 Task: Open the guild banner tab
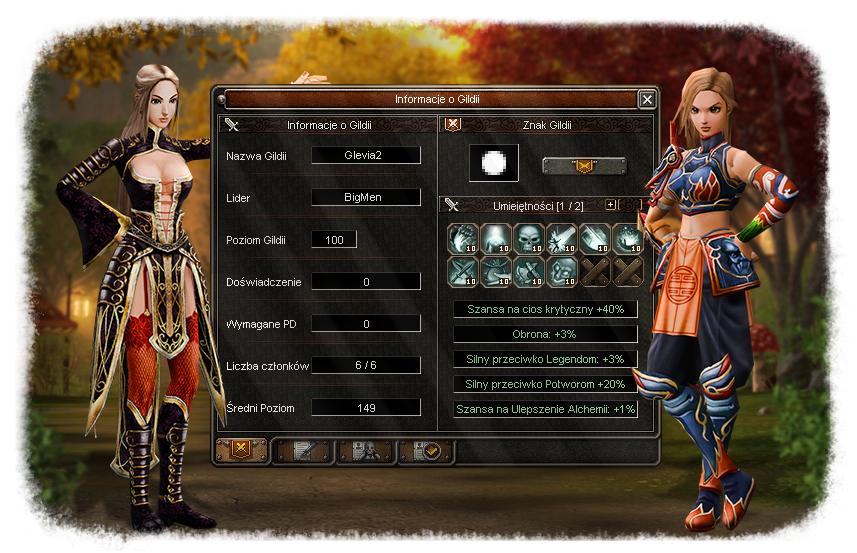[241, 451]
